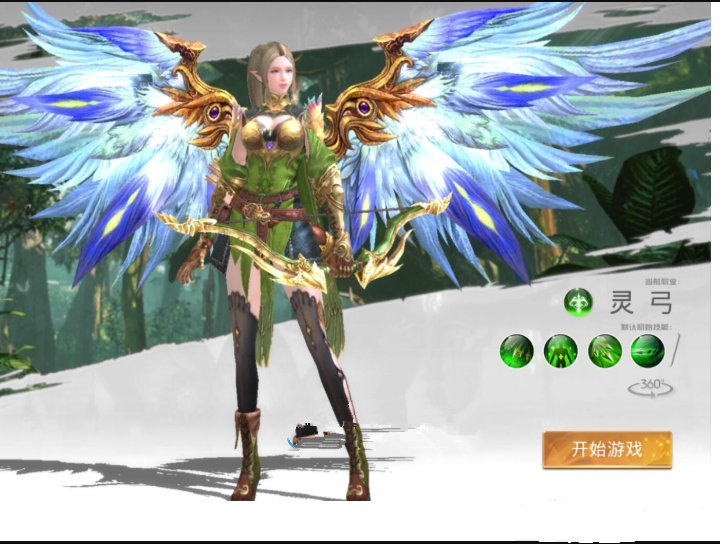Image resolution: width=720 pixels, height=544 pixels.
Task: Click the 开始游戏 start game button
Action: click(607, 449)
